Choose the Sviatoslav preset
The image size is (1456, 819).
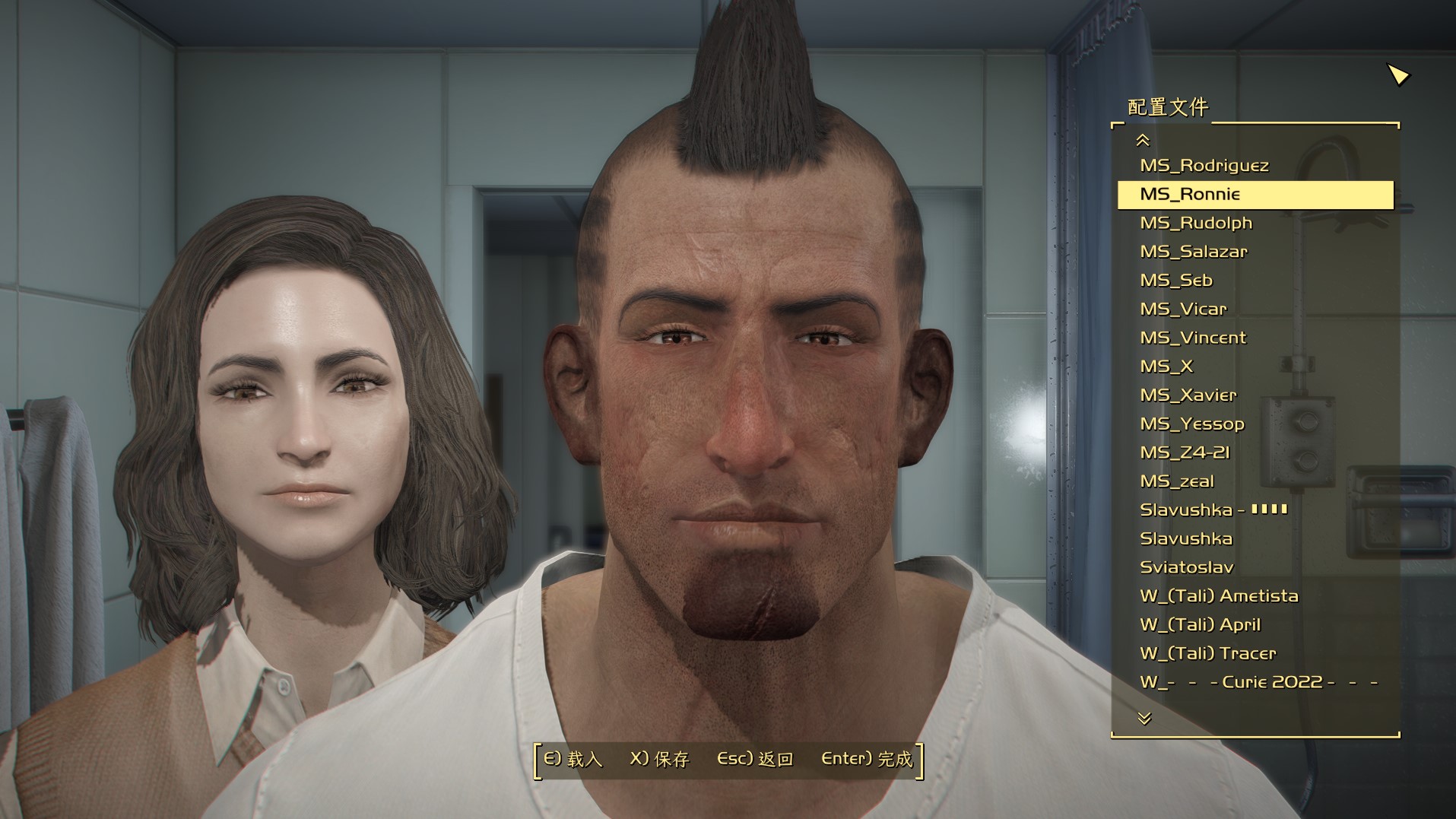click(1186, 567)
